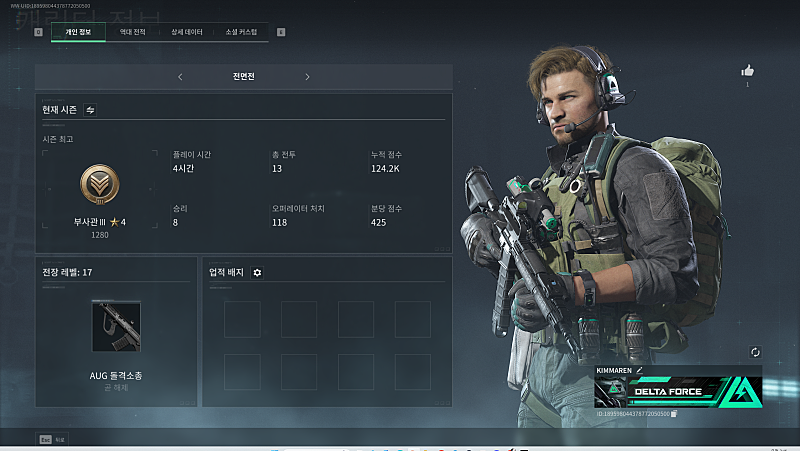Click the refresh arrows icon near character
This screenshot has height=451, width=800.
point(755,352)
